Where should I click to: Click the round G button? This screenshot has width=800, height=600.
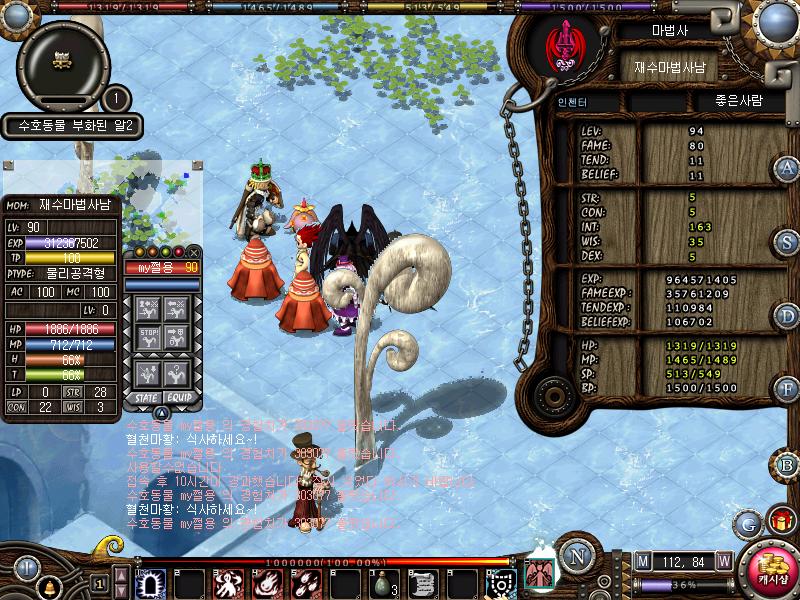pos(747,522)
